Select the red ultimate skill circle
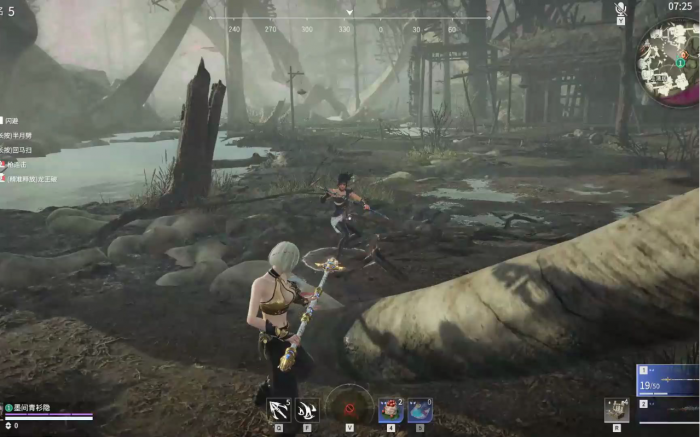700x437 pixels. click(x=349, y=406)
